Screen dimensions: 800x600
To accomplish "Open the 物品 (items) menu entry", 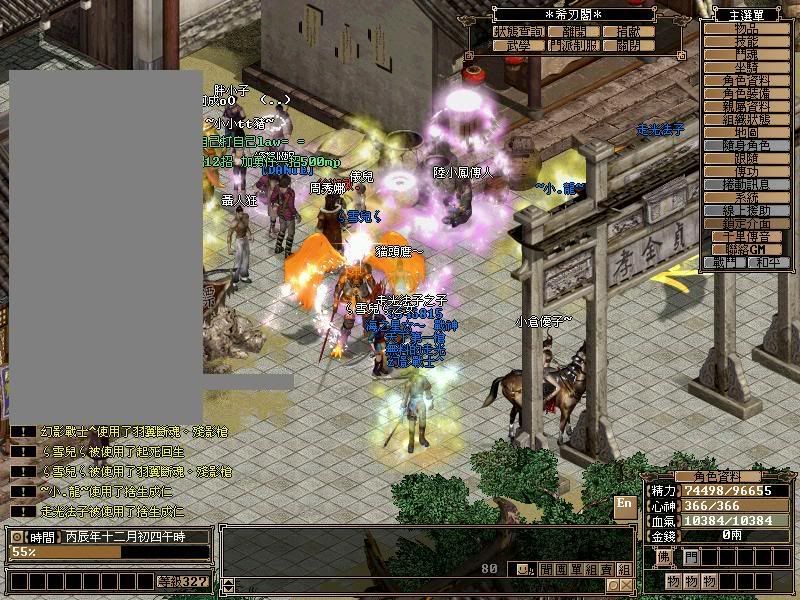I will click(746, 30).
